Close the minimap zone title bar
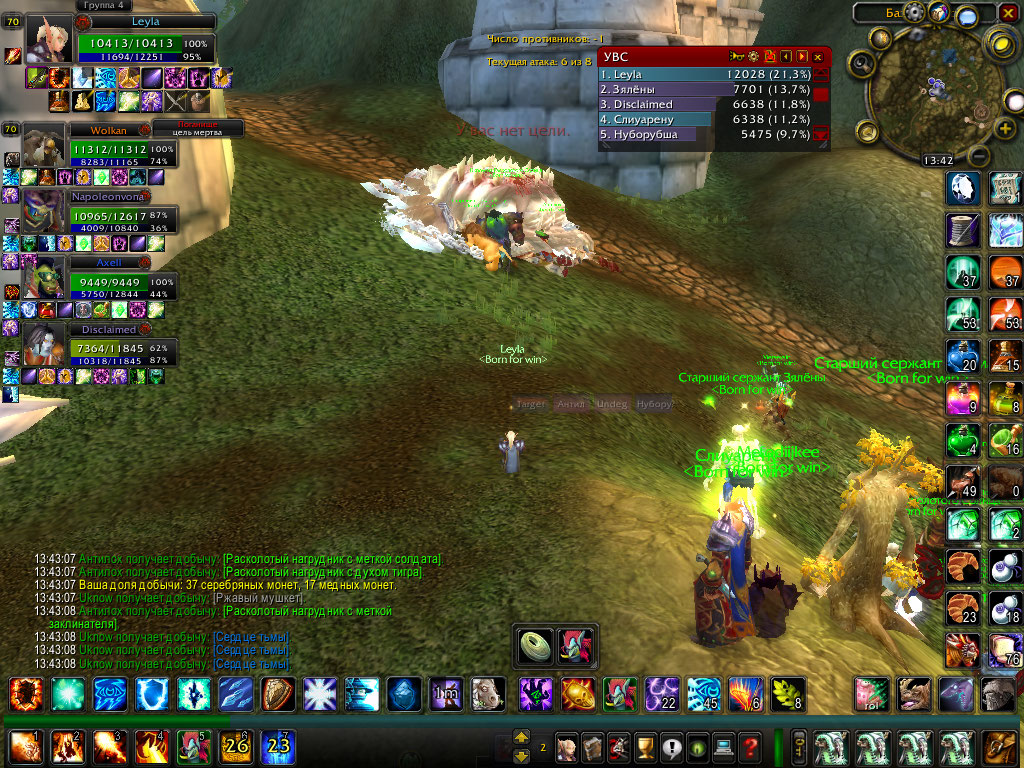Screen dimensions: 1024x768 pos(1010,13)
